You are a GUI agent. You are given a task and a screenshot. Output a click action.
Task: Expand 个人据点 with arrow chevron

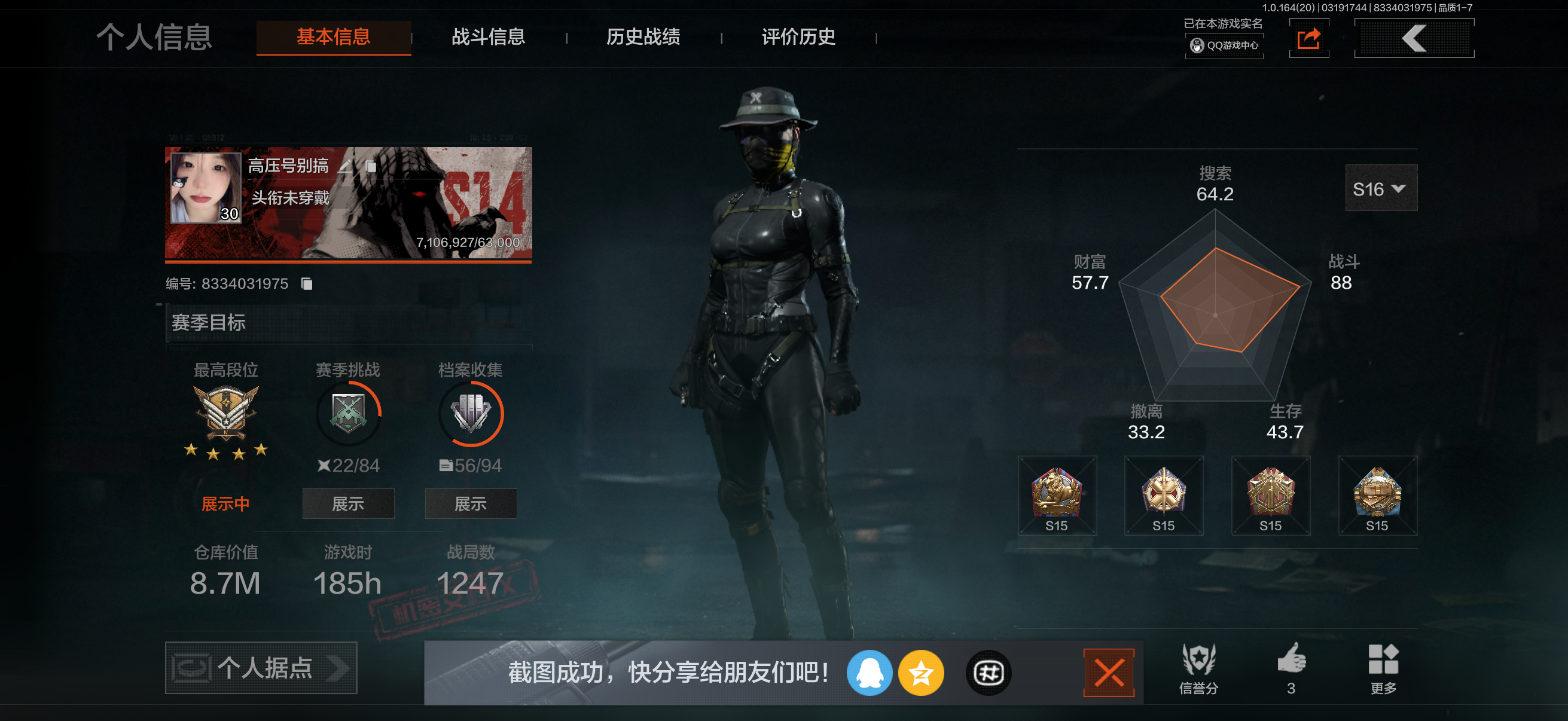(335, 668)
